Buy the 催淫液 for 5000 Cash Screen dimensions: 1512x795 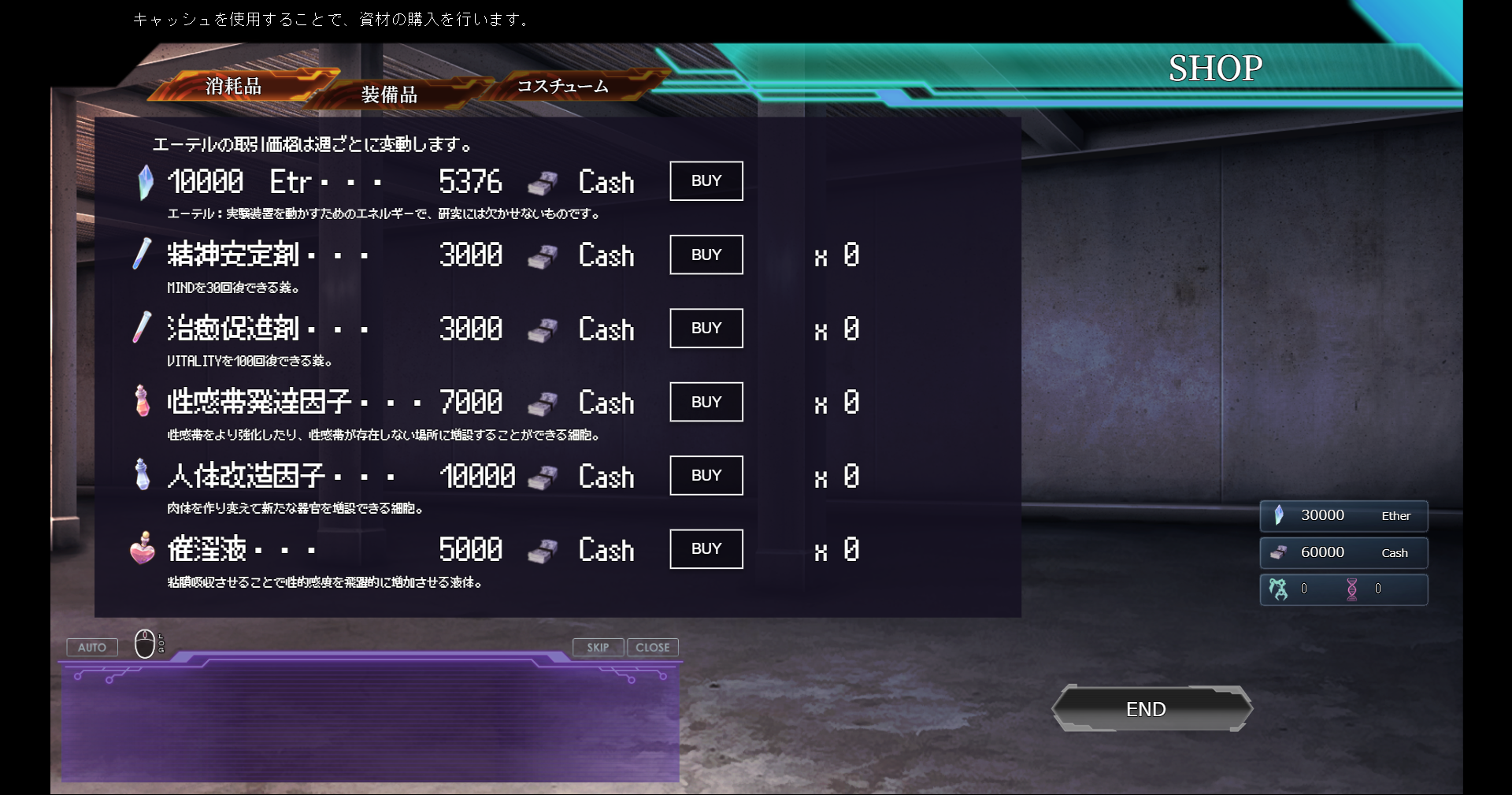(x=706, y=549)
